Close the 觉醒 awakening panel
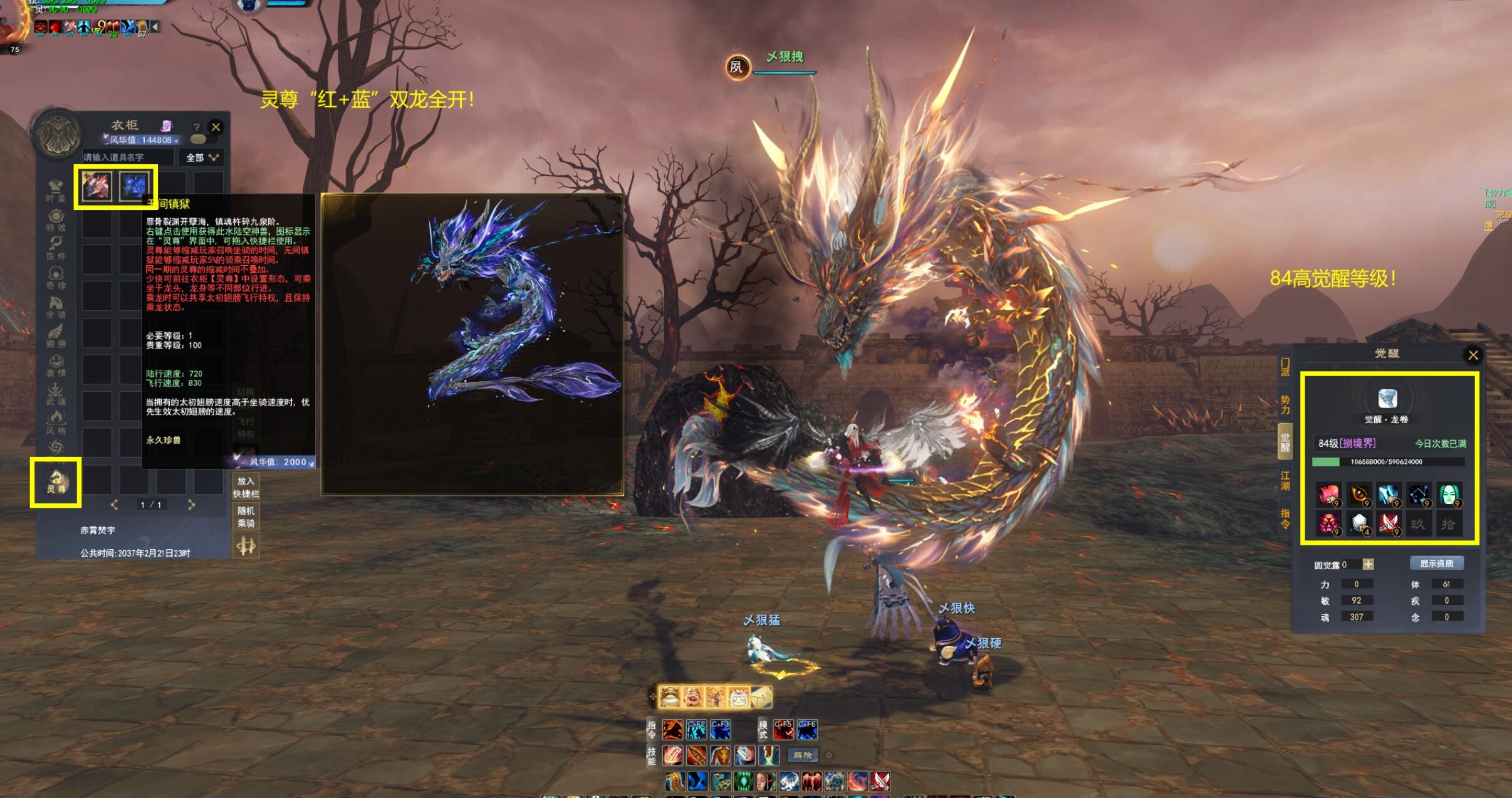1512x798 pixels. tap(1473, 355)
